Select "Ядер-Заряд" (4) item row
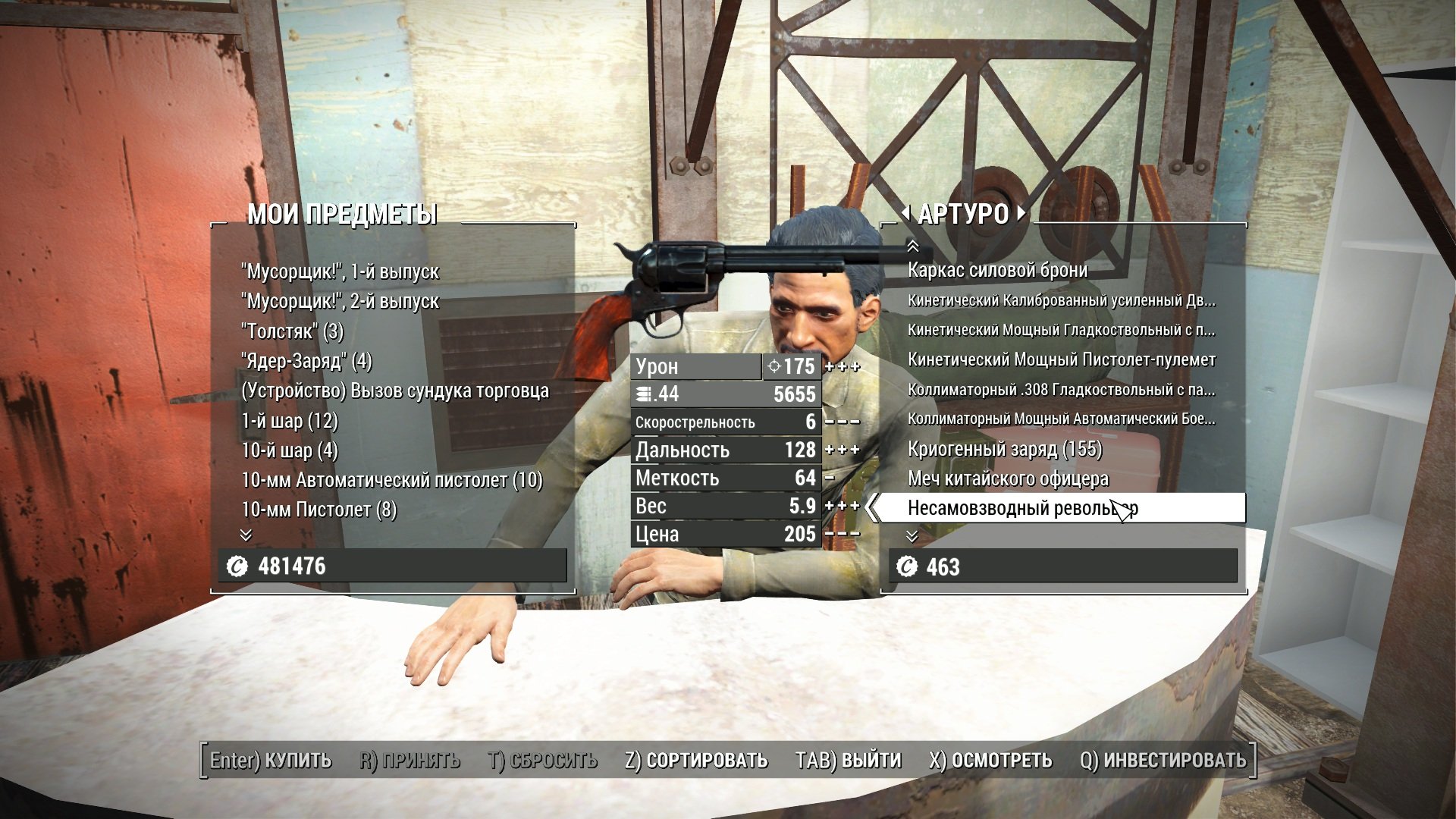The height and width of the screenshot is (819, 1456). coord(306,361)
